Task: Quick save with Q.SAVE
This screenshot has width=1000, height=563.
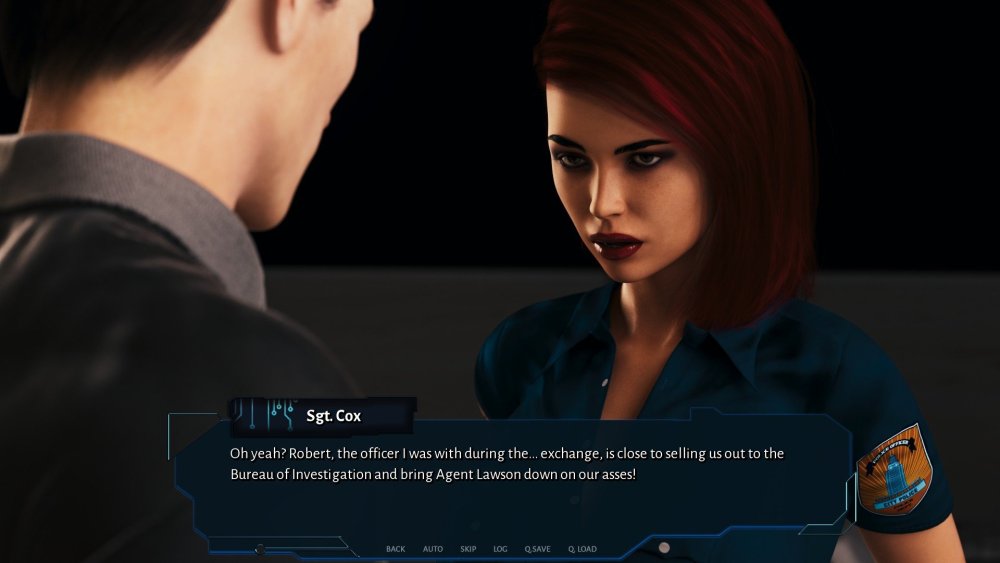Action: [537, 549]
